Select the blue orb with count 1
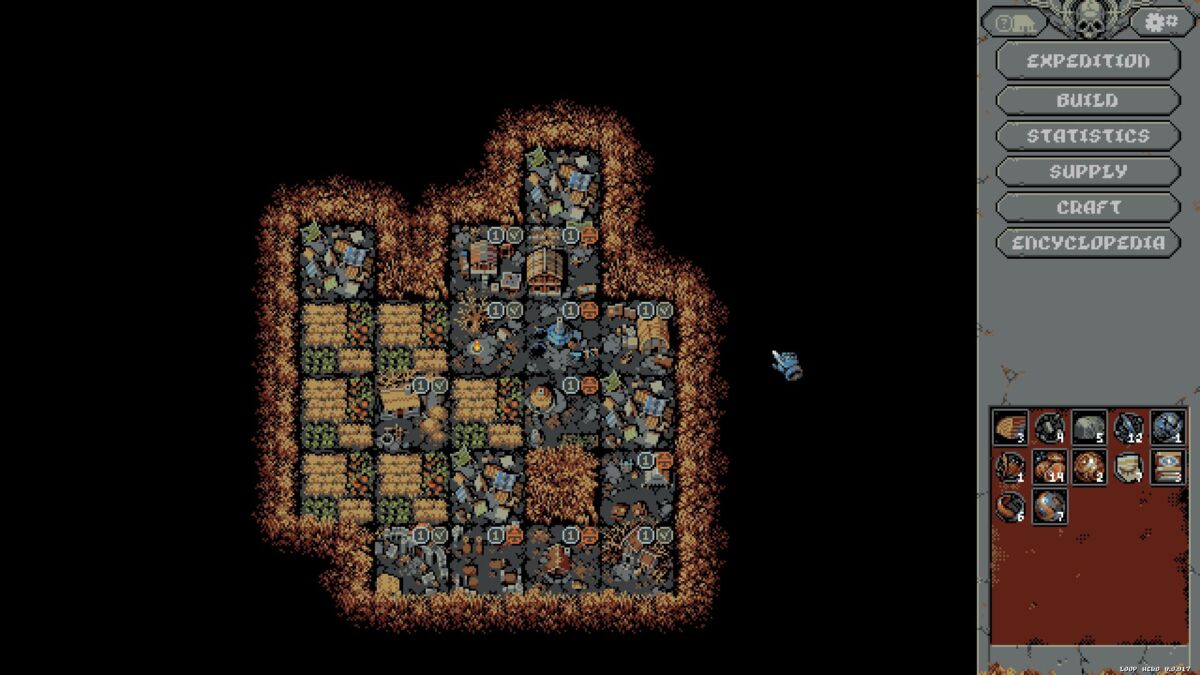 (x=1167, y=427)
